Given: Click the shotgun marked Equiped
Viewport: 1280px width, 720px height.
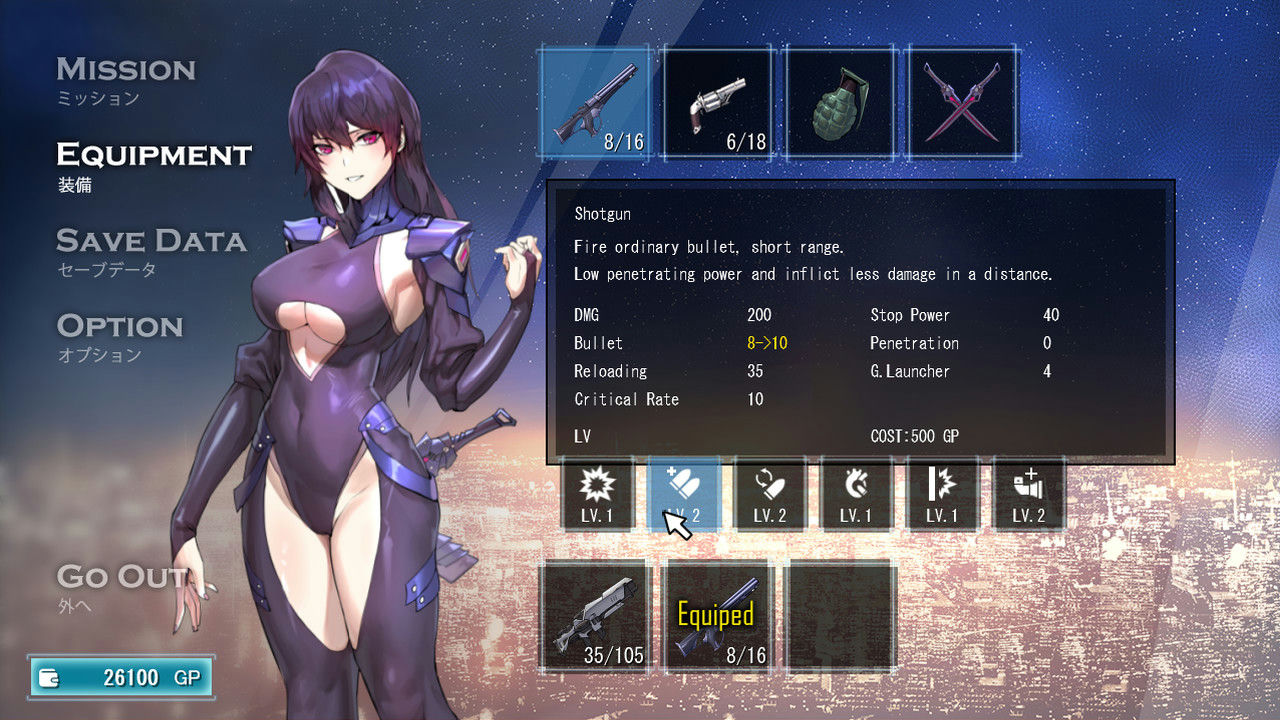Looking at the screenshot, I should [718, 615].
